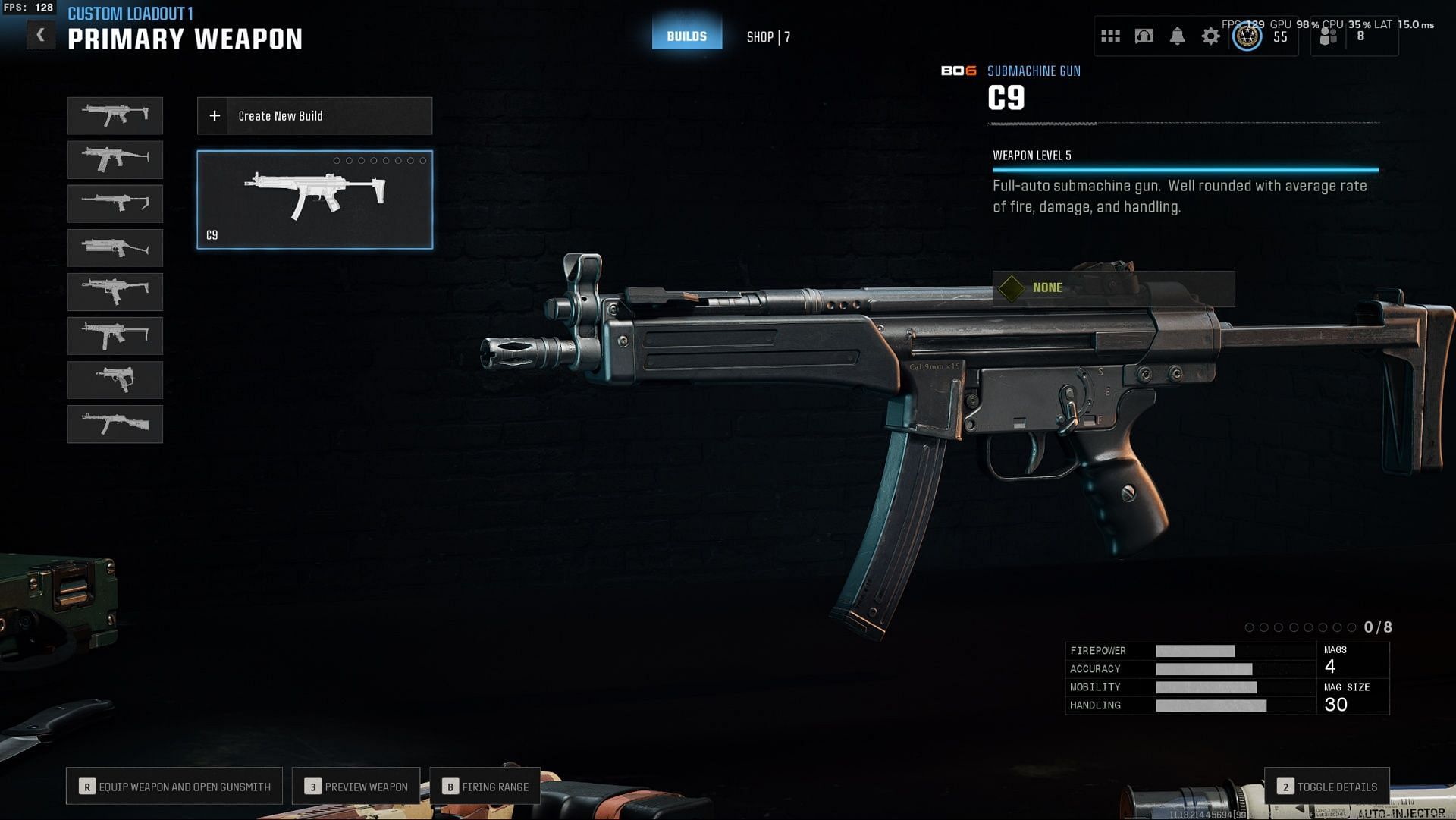Switch to the Builds tab
Screen dimensions: 1456x820
coord(686,36)
